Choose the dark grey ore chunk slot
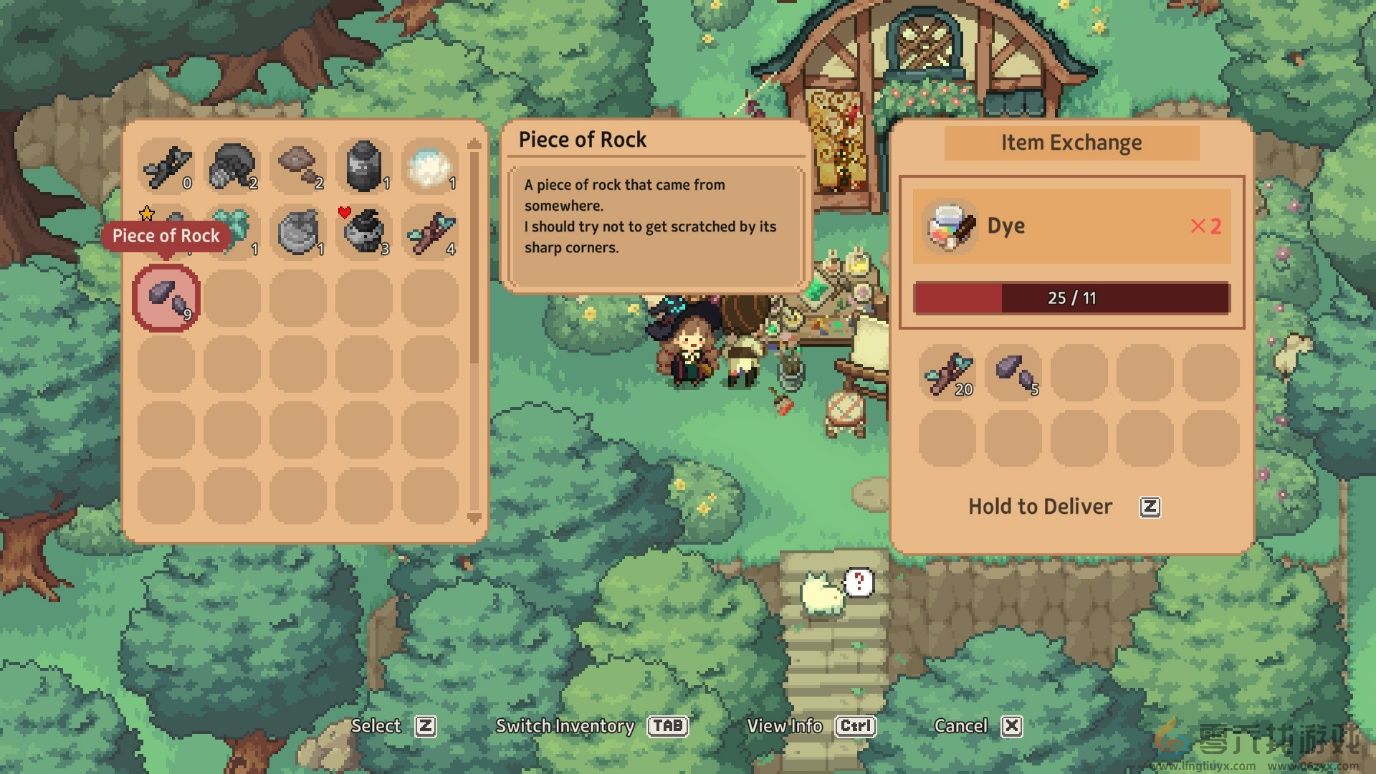This screenshot has height=774, width=1376. pyautogui.click(x=232, y=166)
